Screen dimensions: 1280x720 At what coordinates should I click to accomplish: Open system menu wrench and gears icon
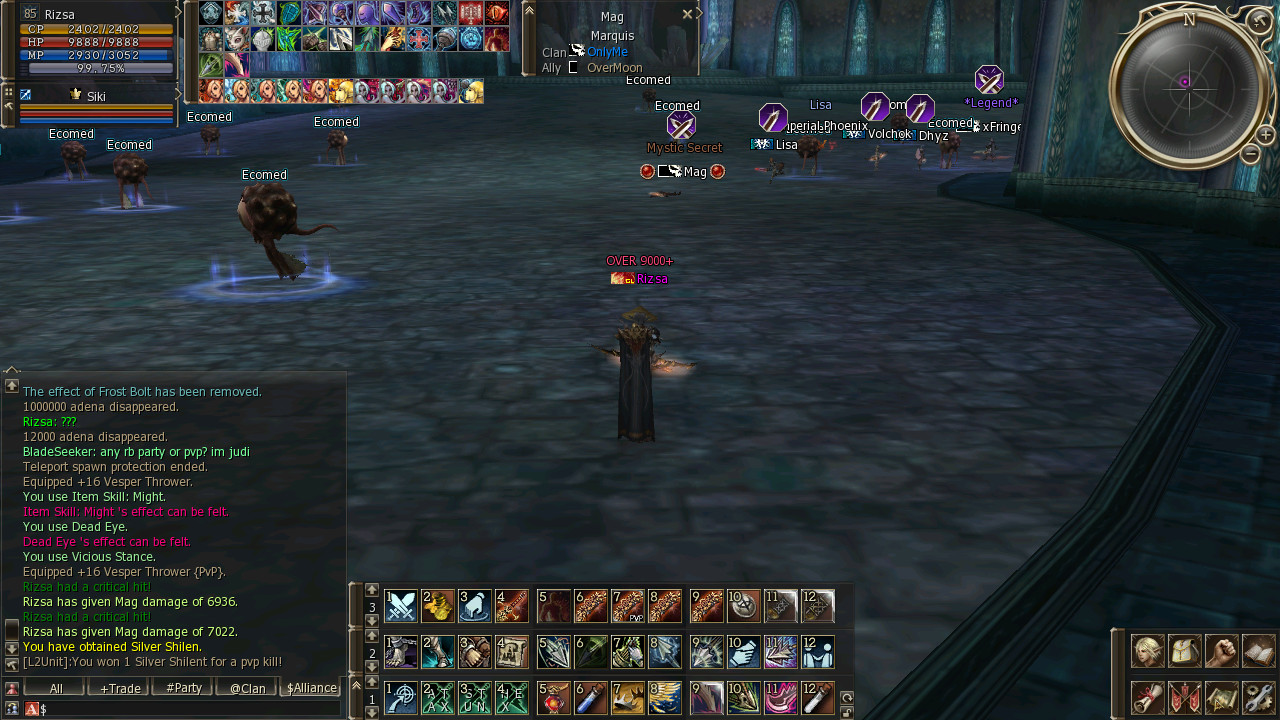click(x=1258, y=697)
